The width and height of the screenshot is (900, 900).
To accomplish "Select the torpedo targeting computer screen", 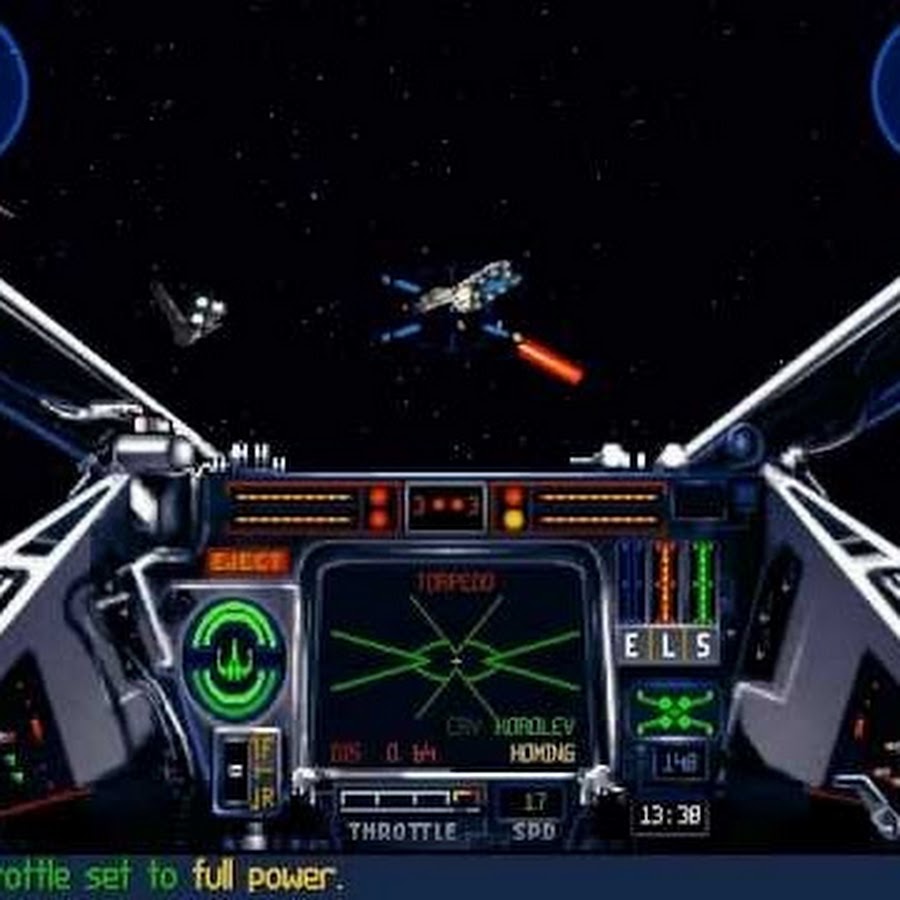I will pos(455,663).
